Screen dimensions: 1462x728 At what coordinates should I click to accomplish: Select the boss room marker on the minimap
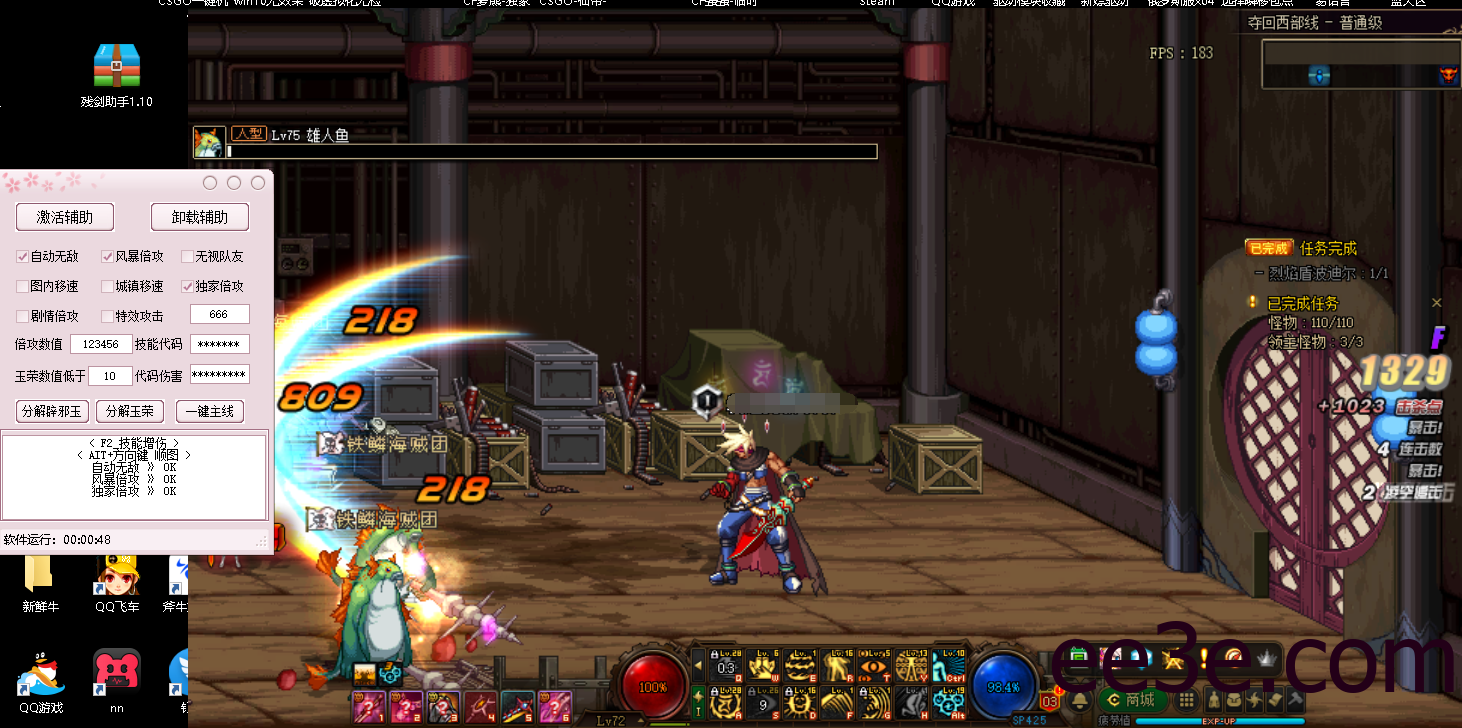pyautogui.click(x=1448, y=75)
